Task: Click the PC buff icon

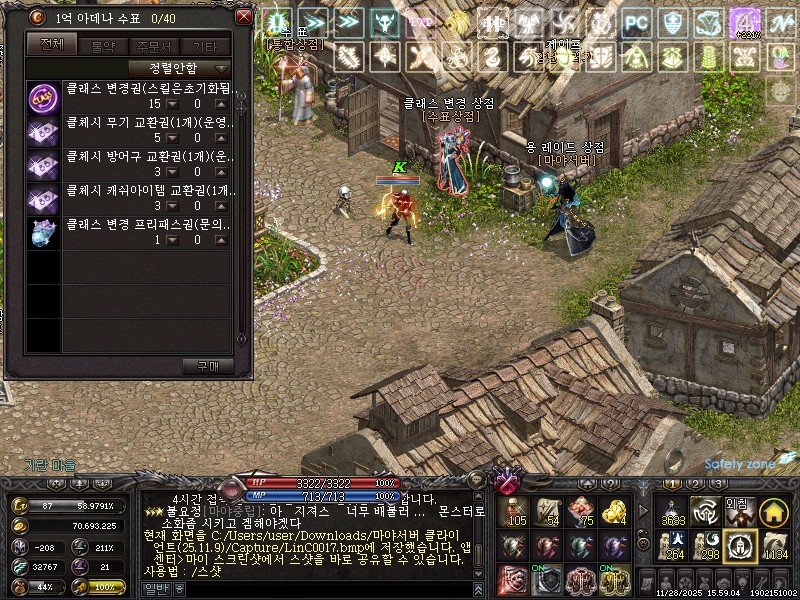Action: point(636,22)
